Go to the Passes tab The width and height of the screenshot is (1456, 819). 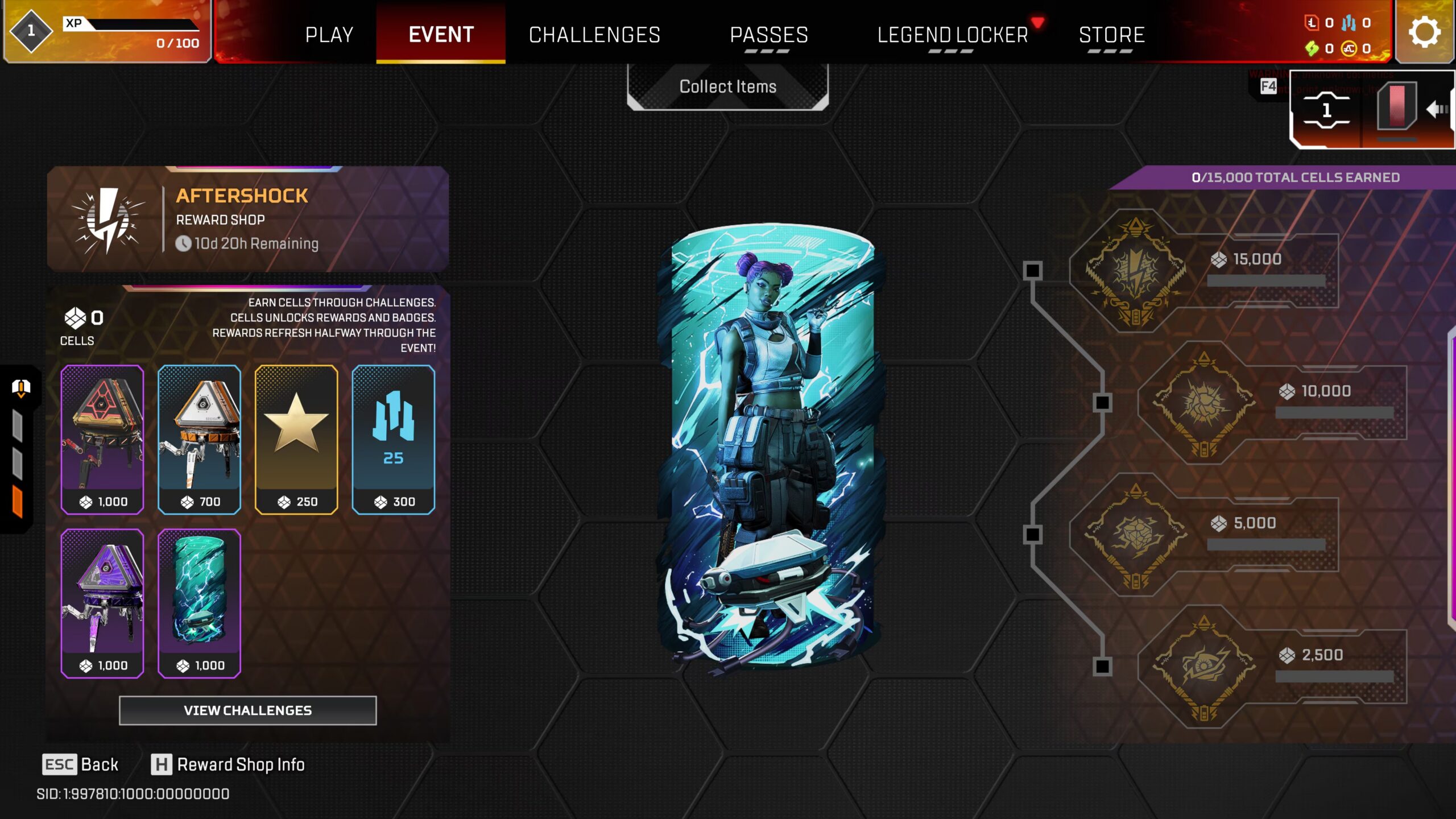[768, 35]
